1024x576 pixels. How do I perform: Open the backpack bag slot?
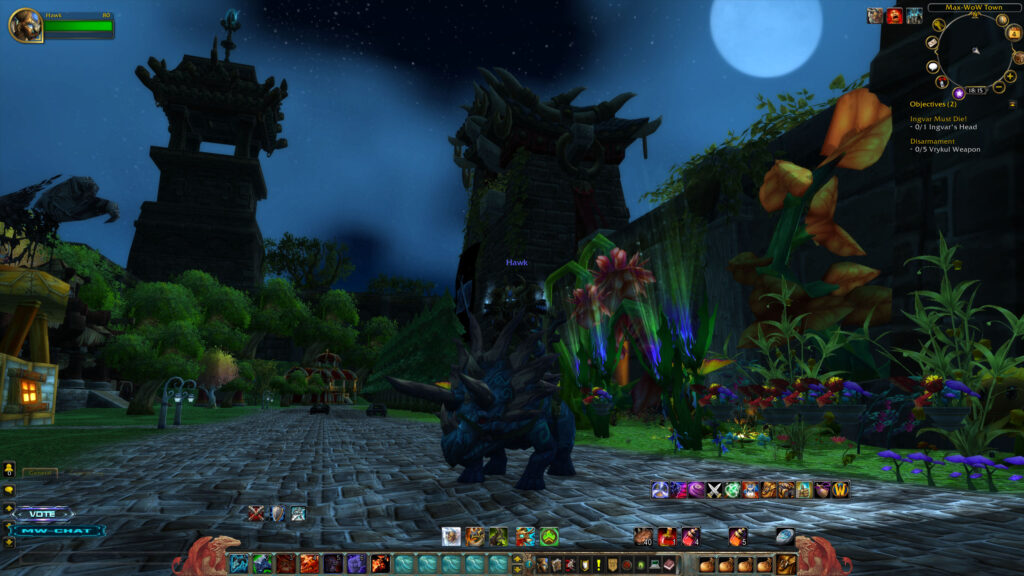tap(786, 564)
